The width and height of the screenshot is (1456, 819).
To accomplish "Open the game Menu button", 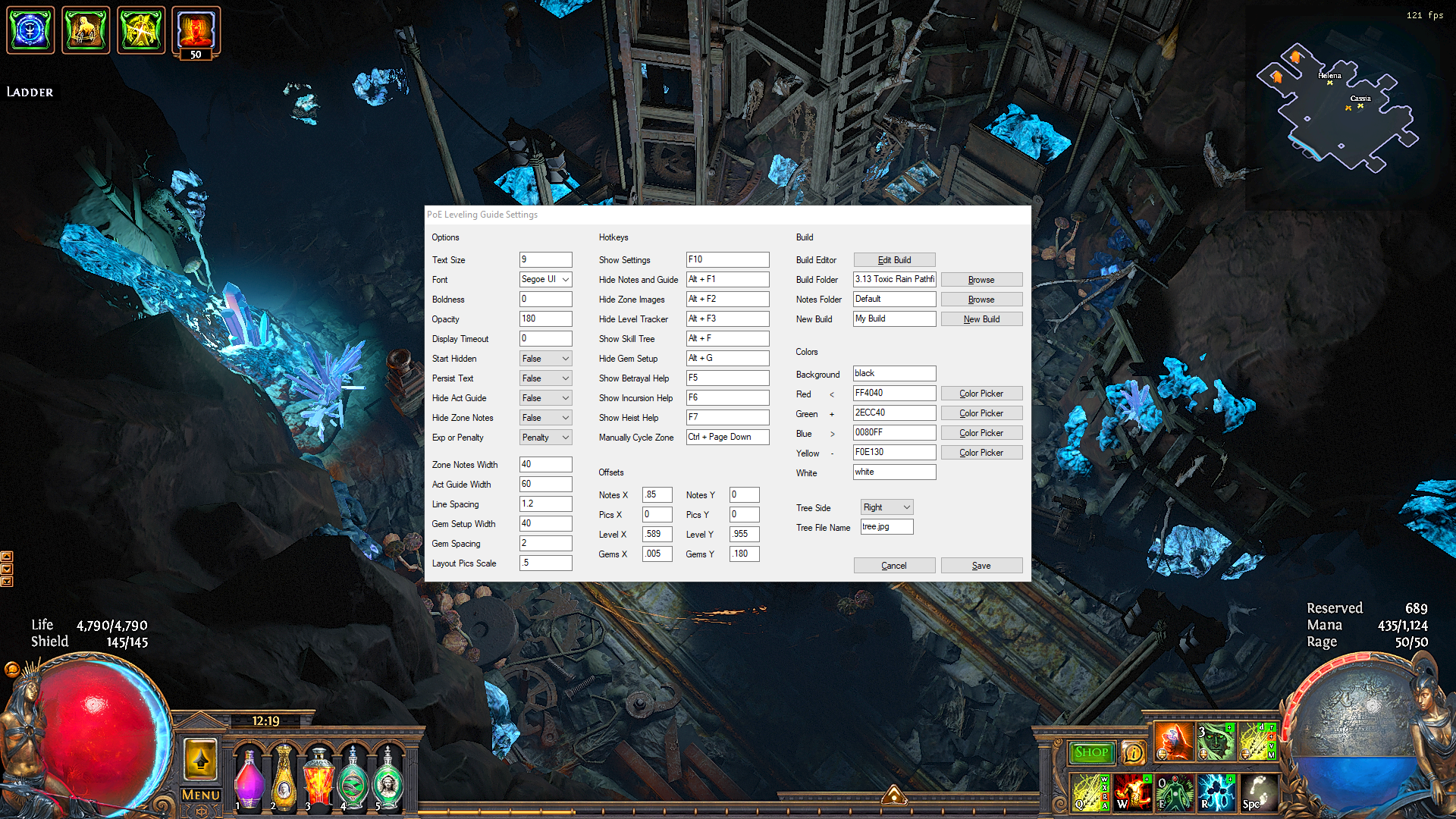I will [x=201, y=795].
